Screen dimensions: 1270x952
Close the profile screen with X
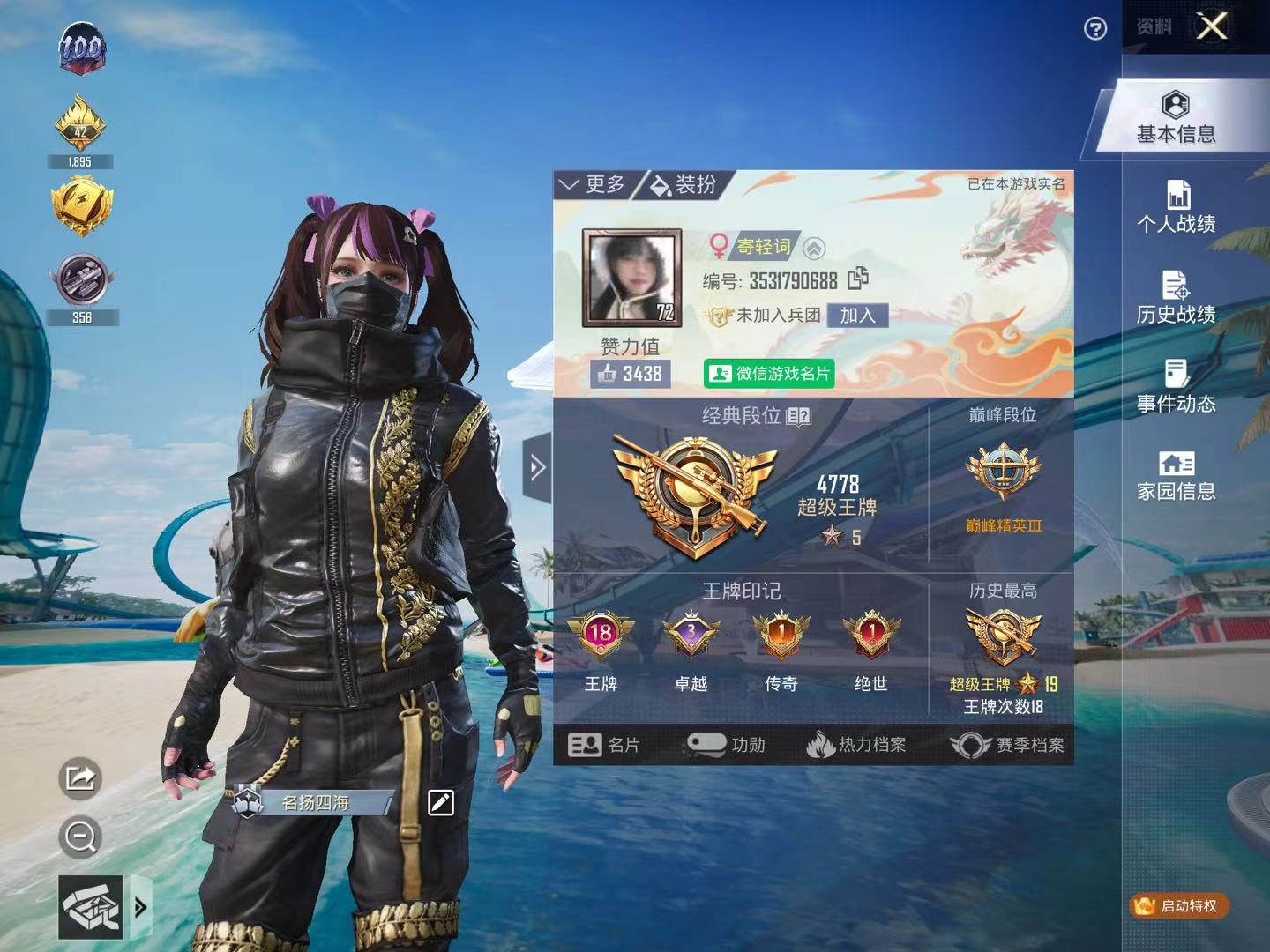pyautogui.click(x=1212, y=26)
